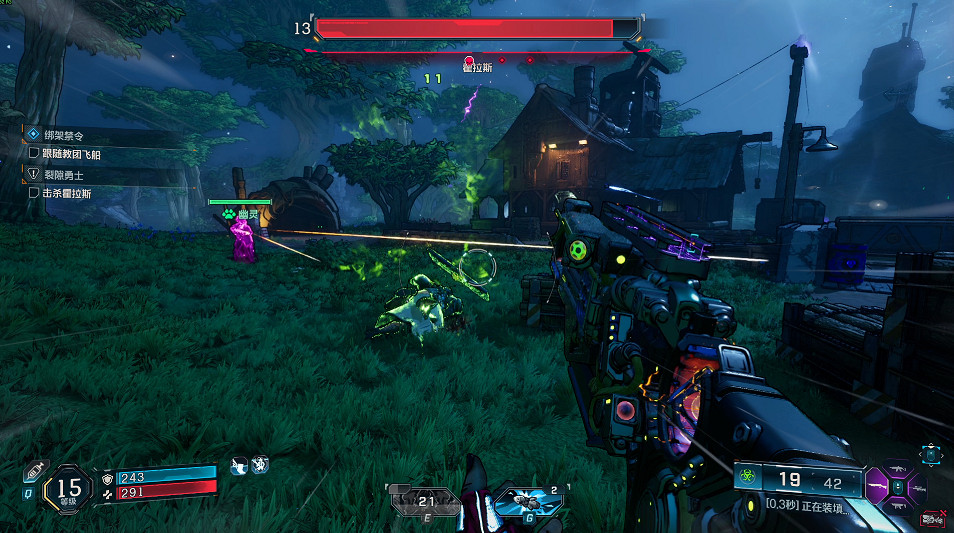Click the red boss marker above 霍拉斯

(468, 60)
